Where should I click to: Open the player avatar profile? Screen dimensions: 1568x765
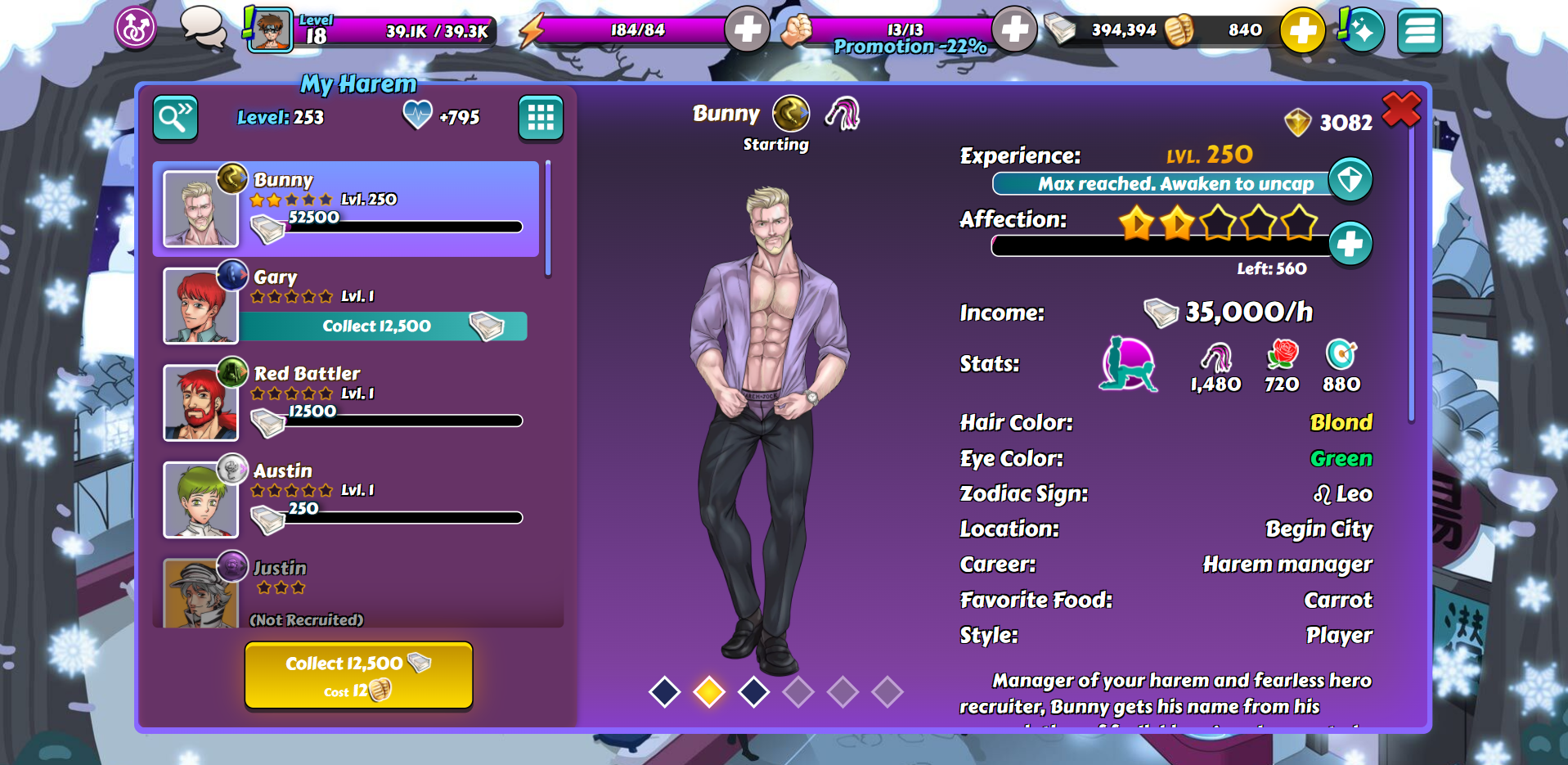tap(270, 30)
